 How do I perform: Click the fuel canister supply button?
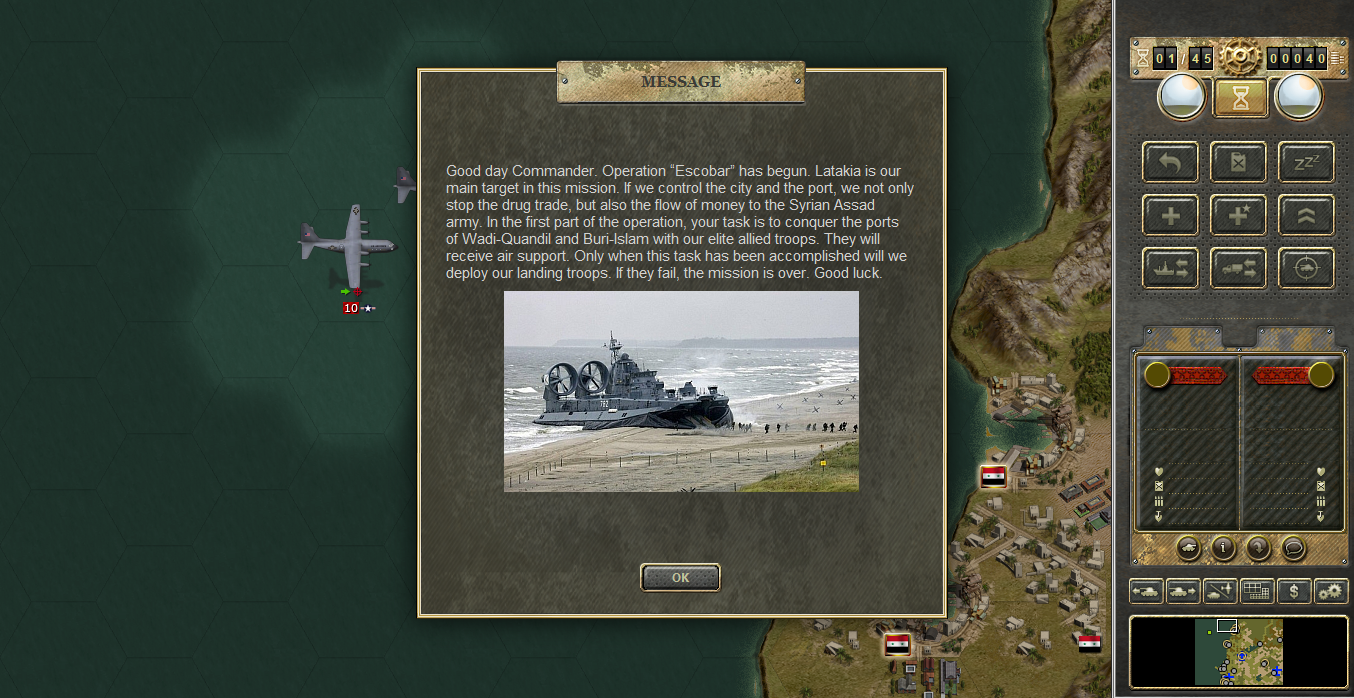(x=1238, y=162)
